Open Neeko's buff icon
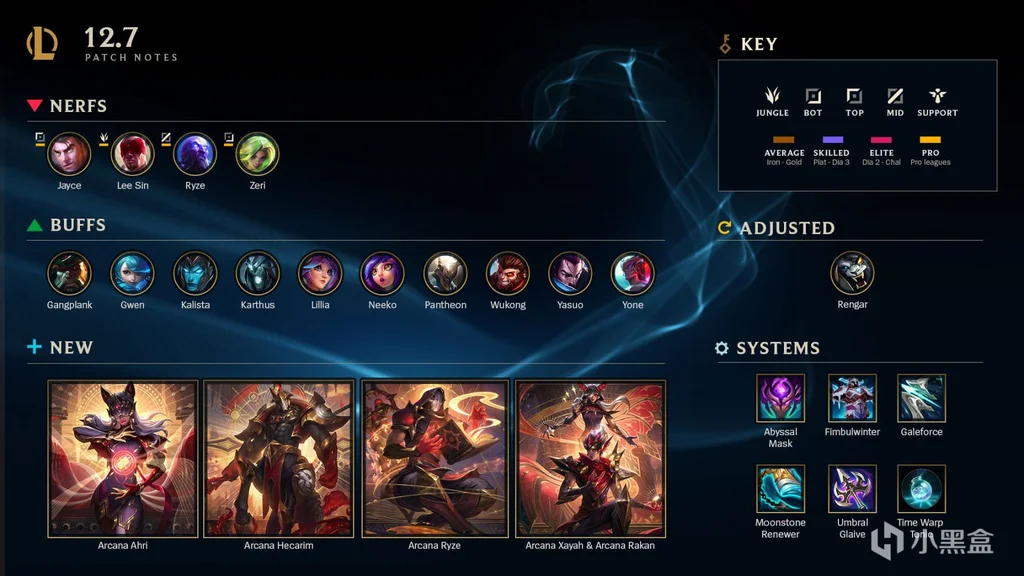Image resolution: width=1024 pixels, height=576 pixels. (382, 273)
